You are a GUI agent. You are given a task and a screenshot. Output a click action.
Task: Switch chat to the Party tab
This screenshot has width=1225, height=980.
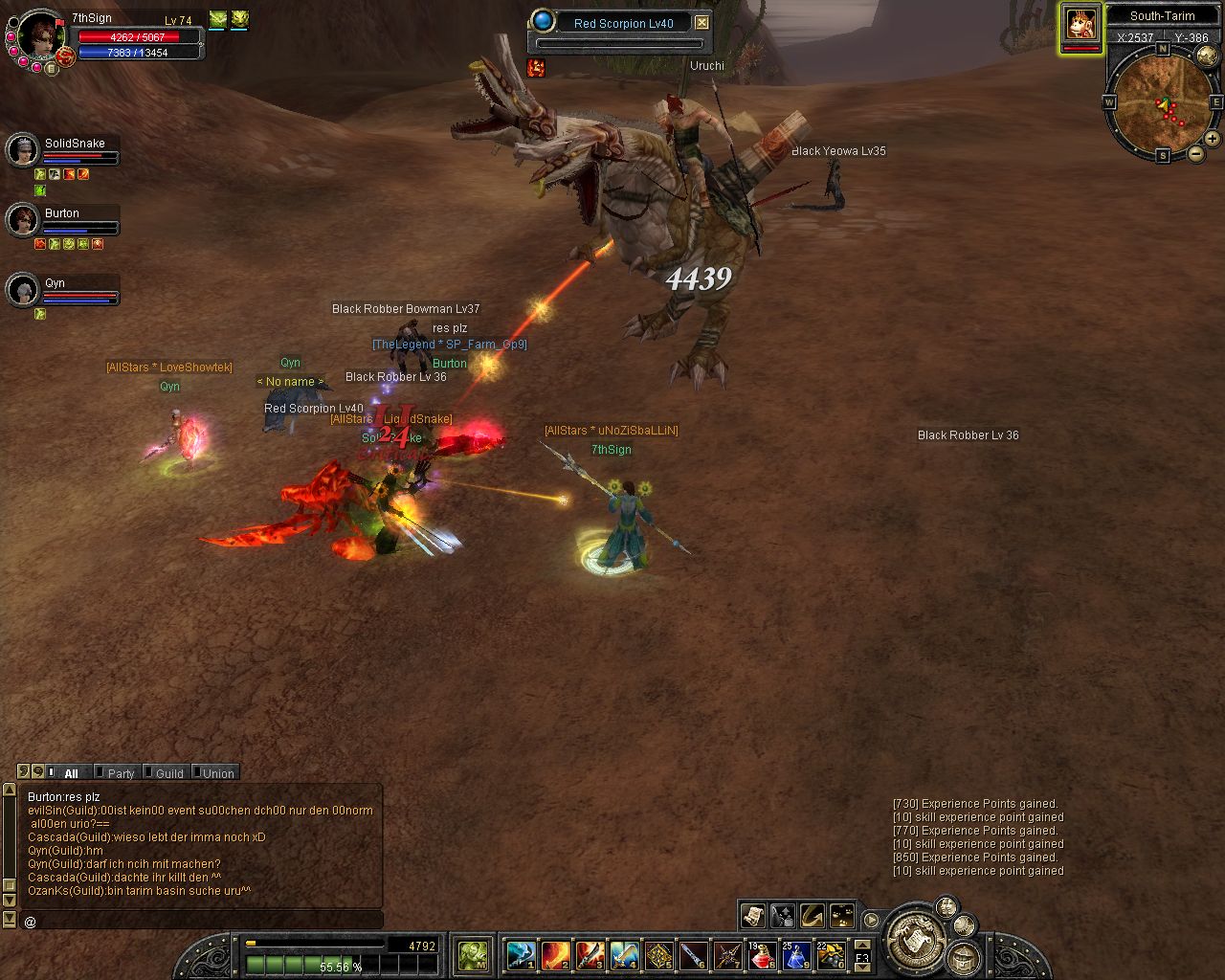coord(121,773)
